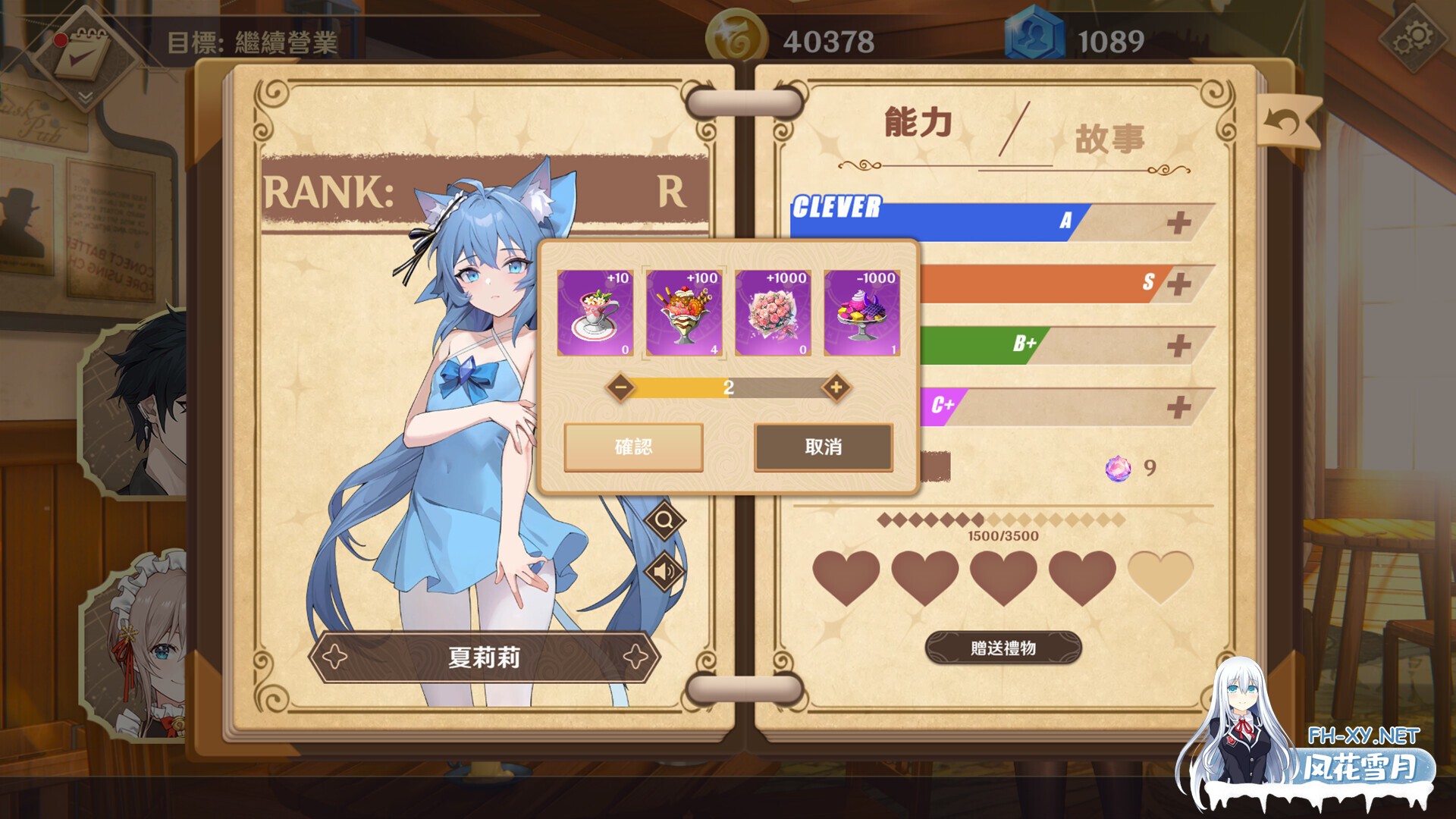
Task: Expand the CLEVER stat with its plus button
Action: point(1180,222)
